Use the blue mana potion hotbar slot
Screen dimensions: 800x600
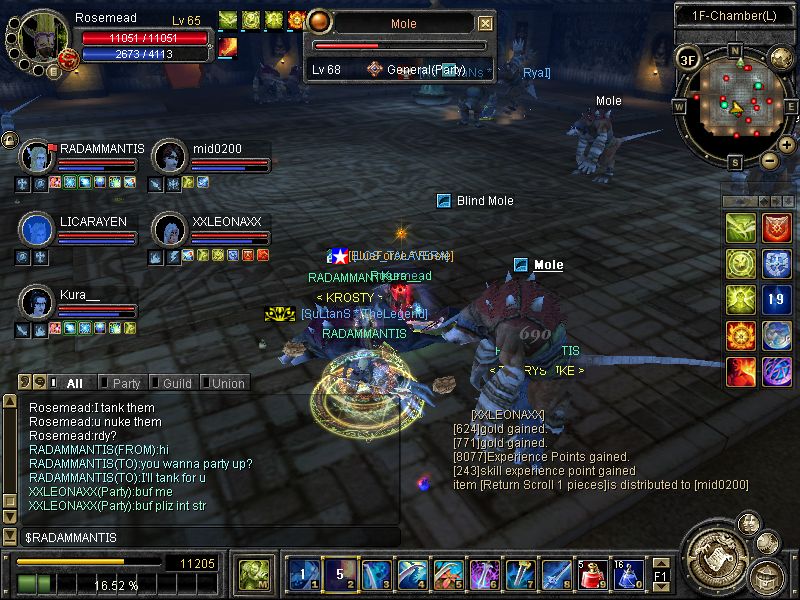(x=628, y=574)
